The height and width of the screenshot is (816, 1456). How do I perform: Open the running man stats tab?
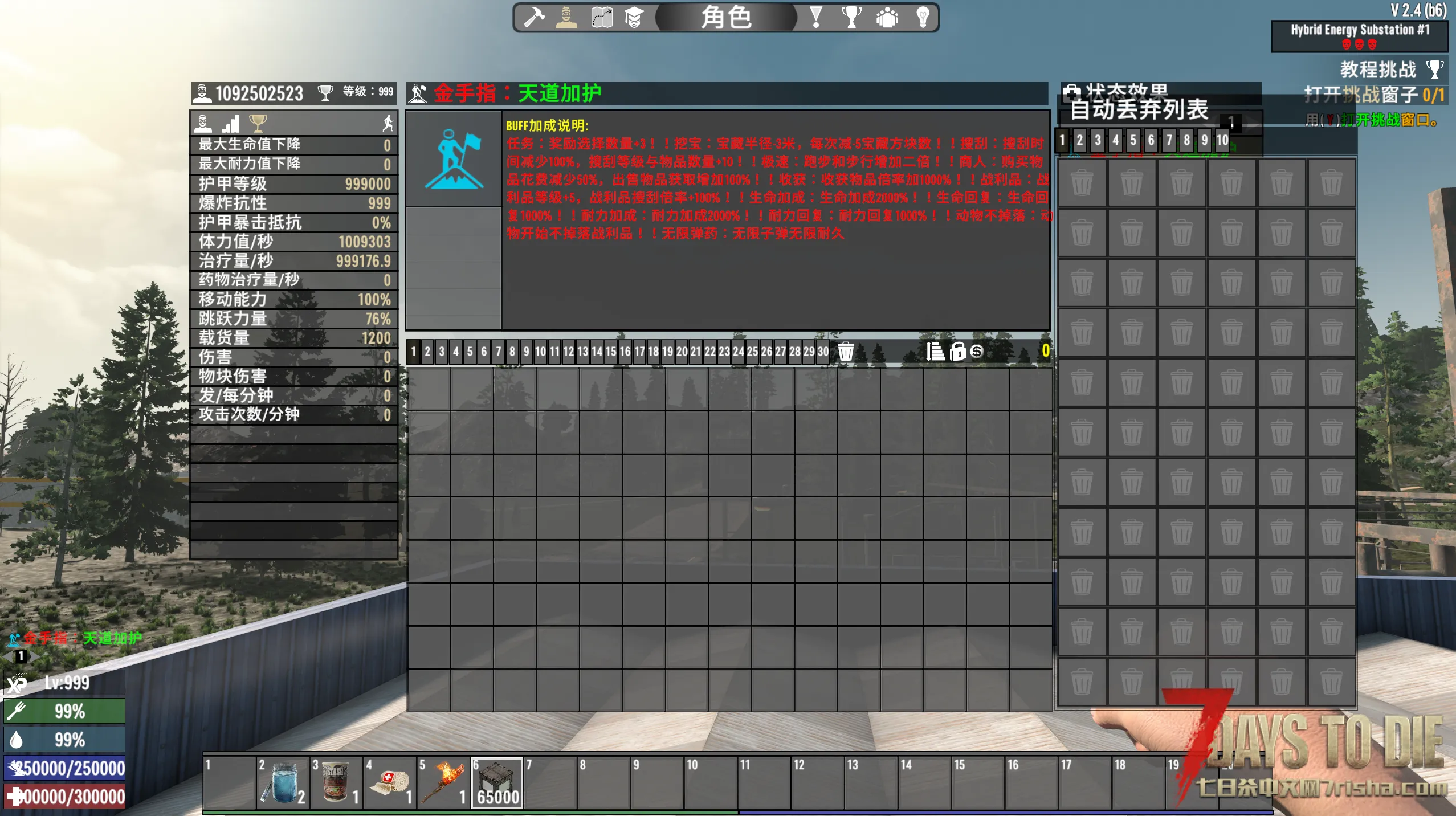[x=388, y=123]
